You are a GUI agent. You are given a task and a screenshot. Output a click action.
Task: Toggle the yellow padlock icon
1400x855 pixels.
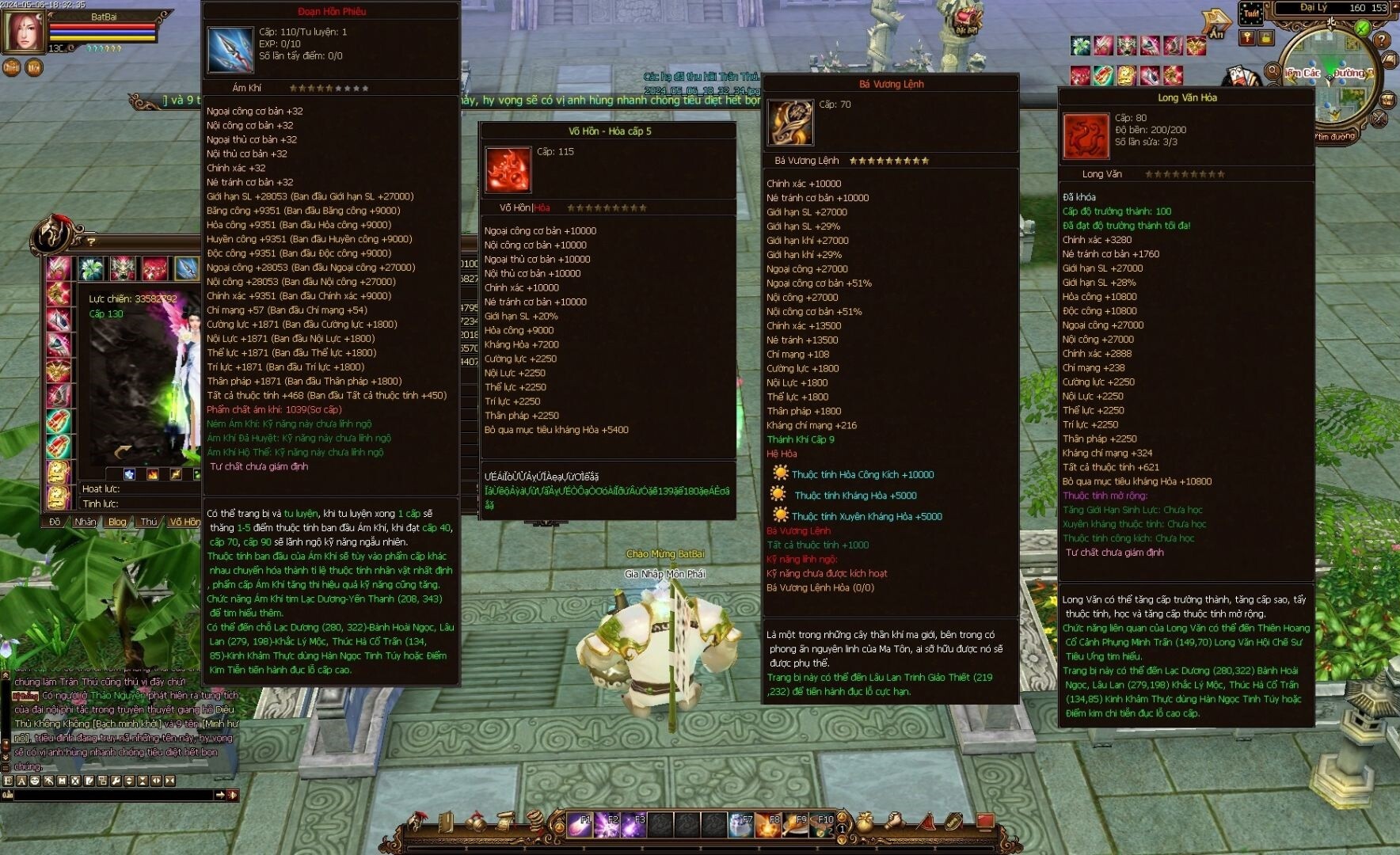[x=1265, y=37]
